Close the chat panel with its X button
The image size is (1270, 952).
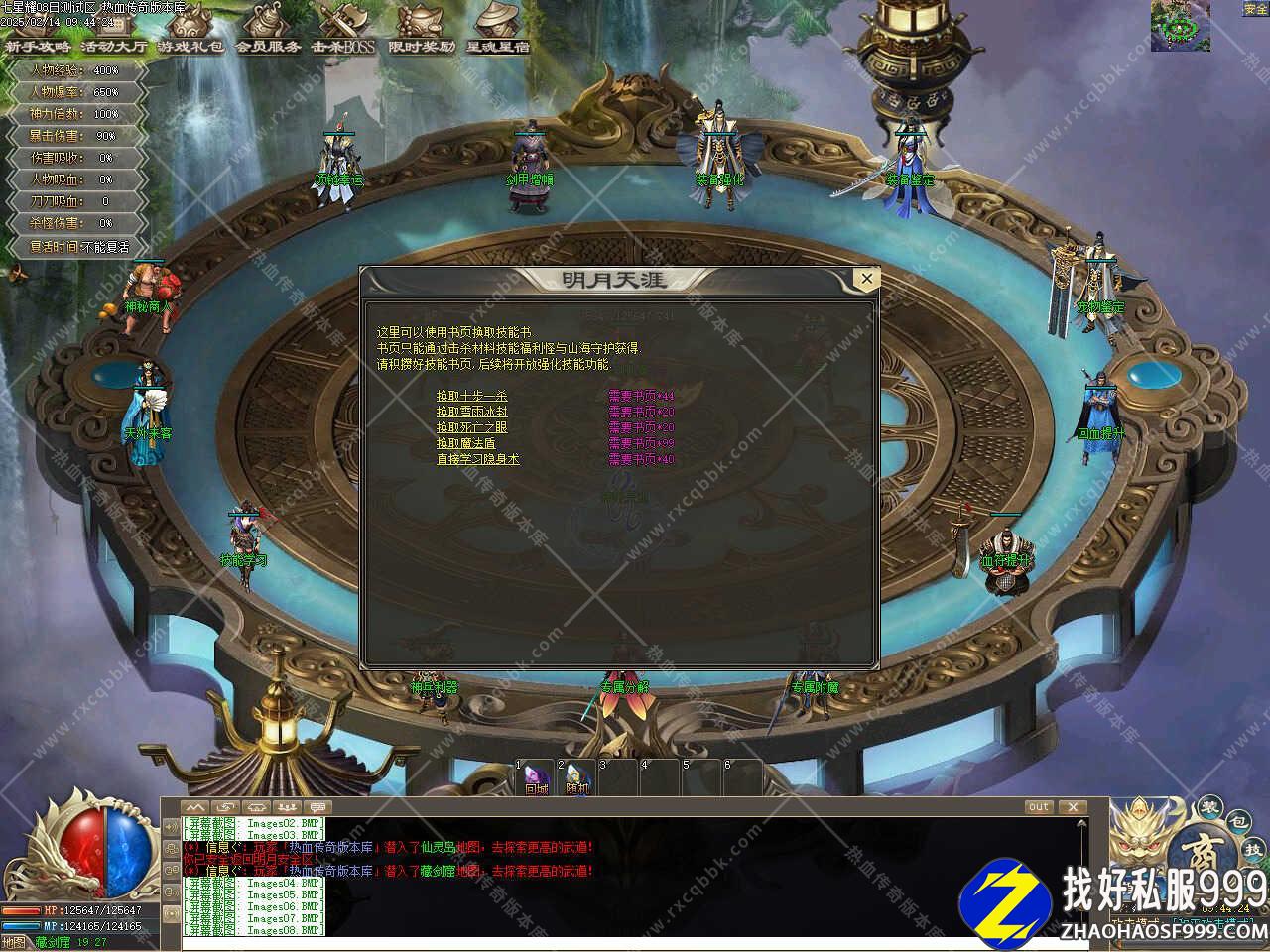click(x=1072, y=807)
